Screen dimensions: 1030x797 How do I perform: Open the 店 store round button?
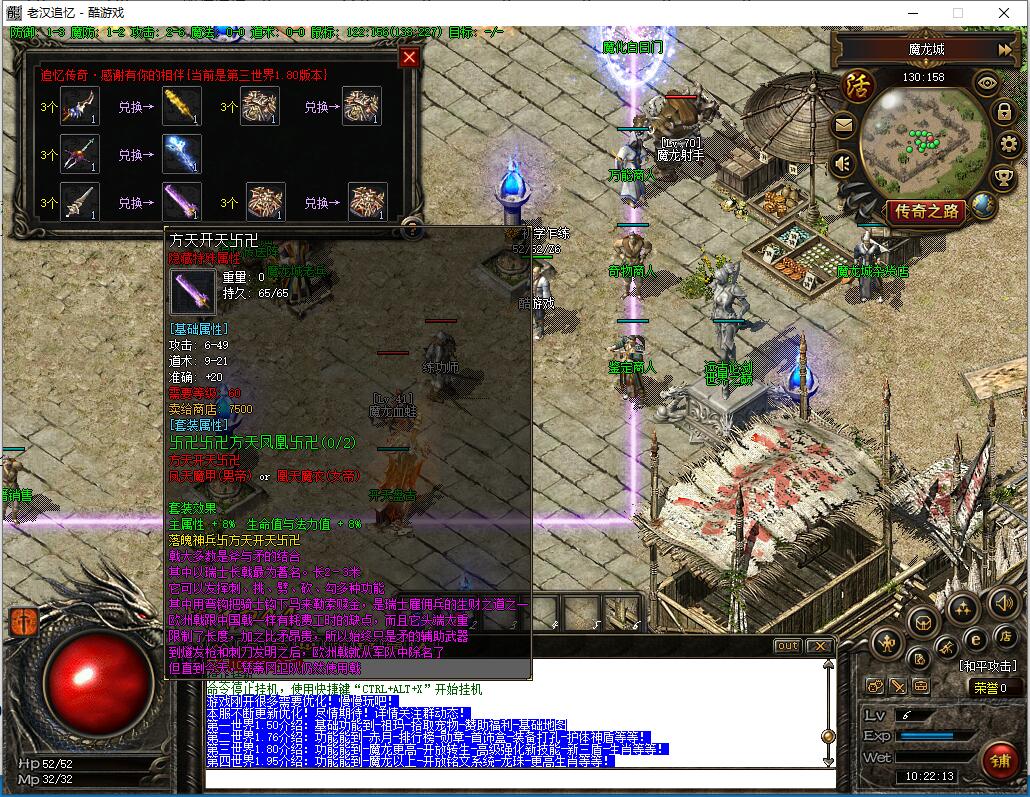[x=1005, y=636]
